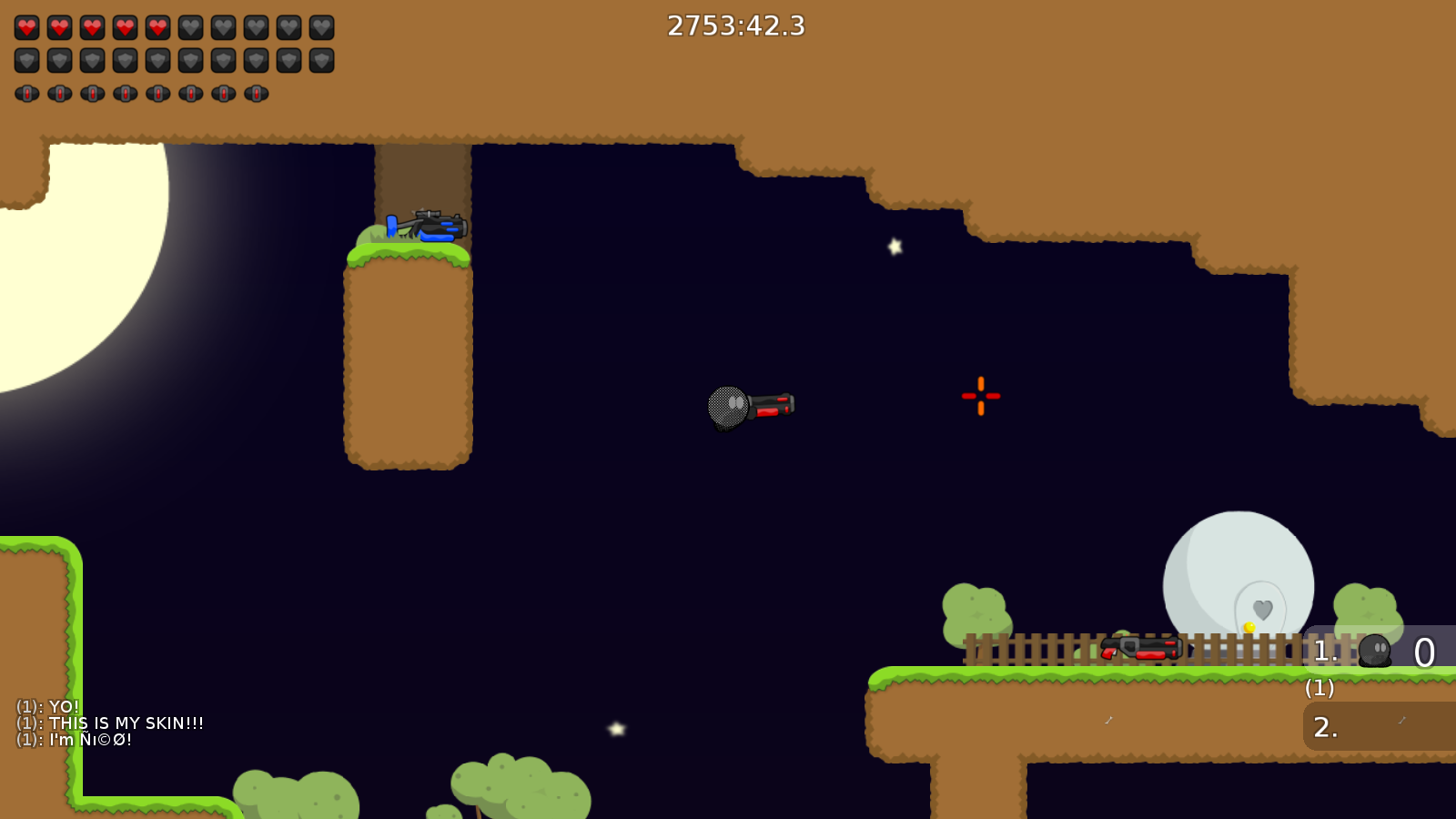Click the leftmost grey shield icon
Image resolution: width=1456 pixels, height=819 pixels.
pyautogui.click(x=26, y=59)
